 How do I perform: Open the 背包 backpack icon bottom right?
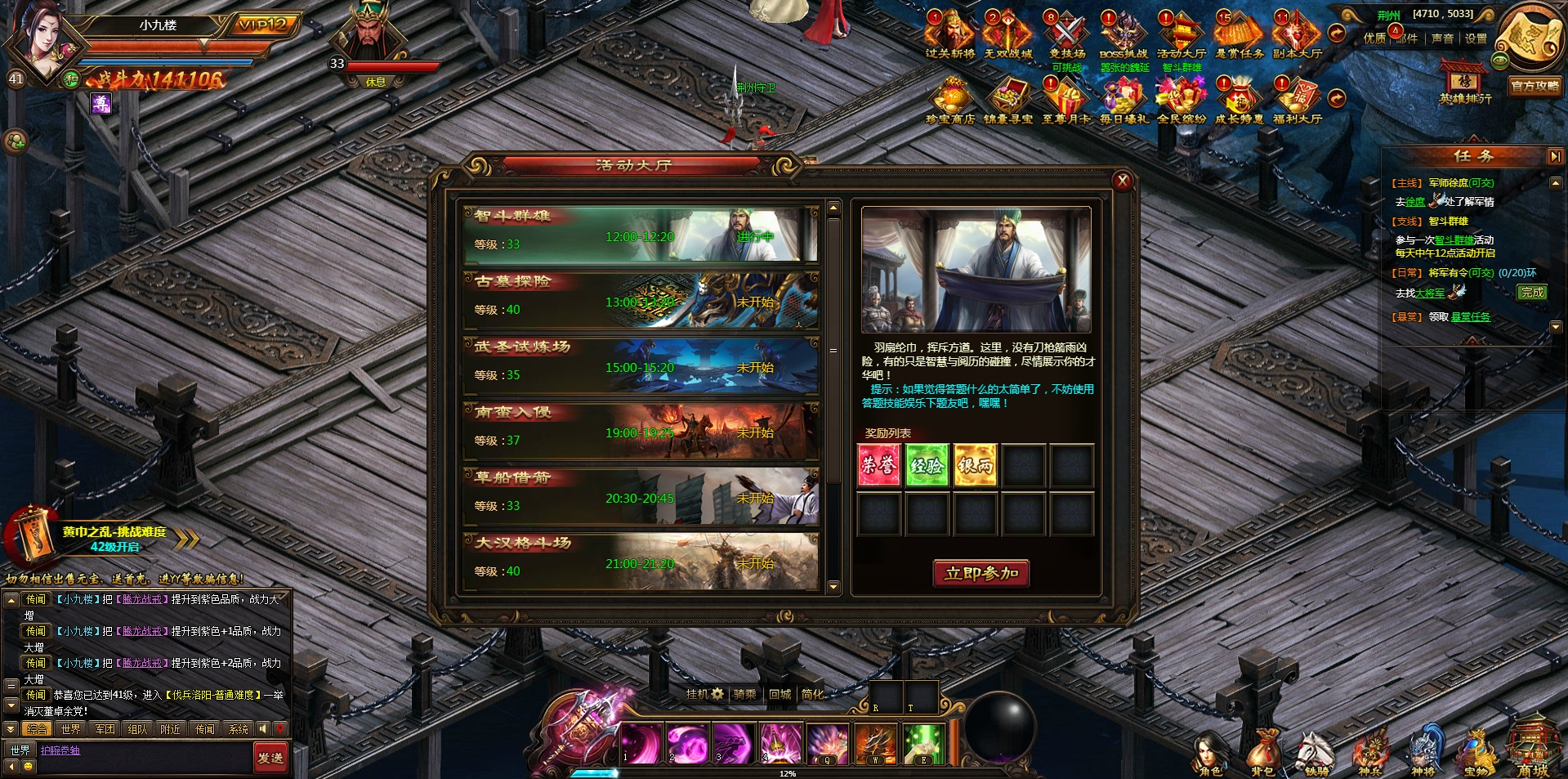(1265, 748)
